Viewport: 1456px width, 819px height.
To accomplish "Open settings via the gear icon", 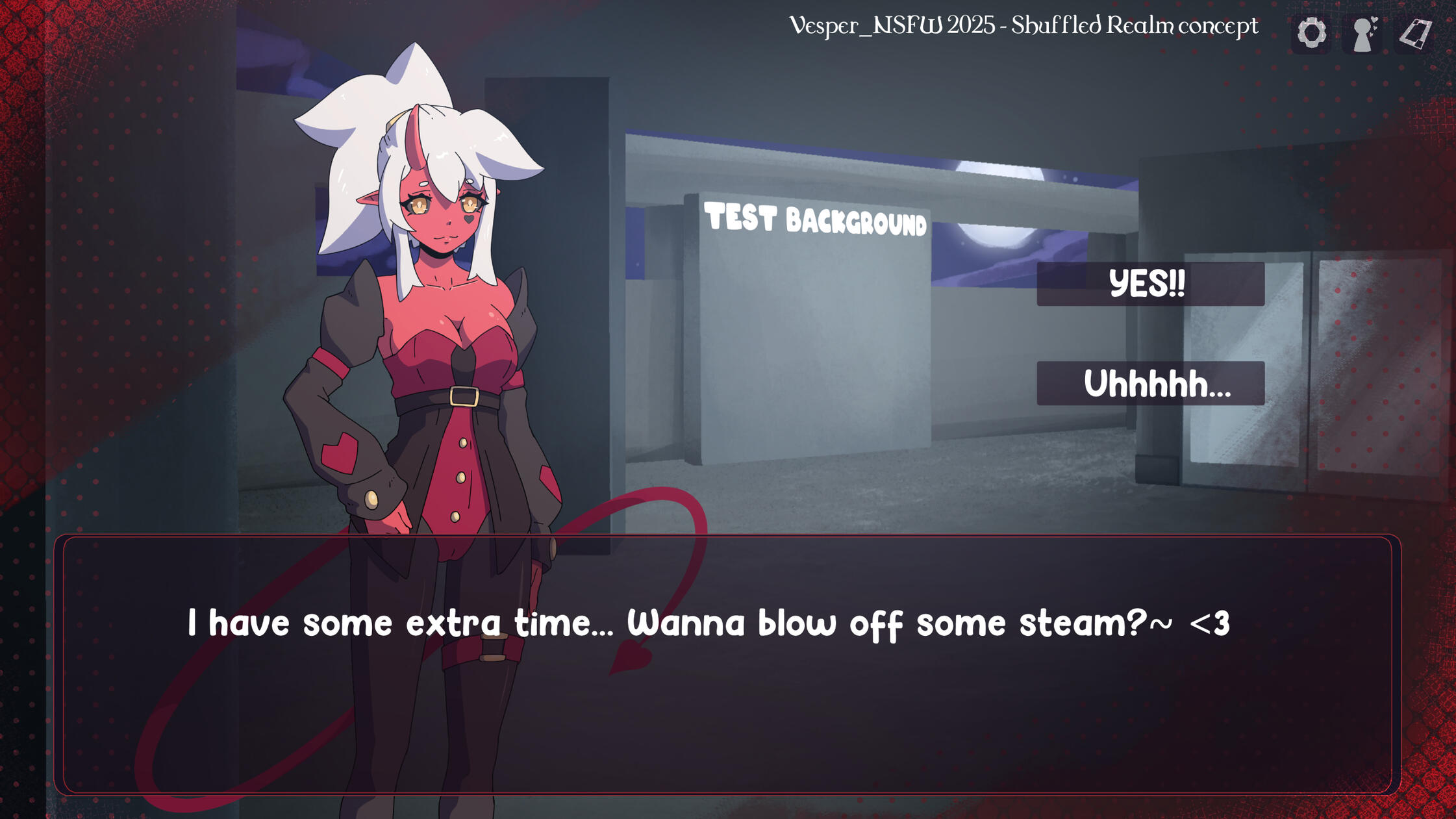I will [x=1311, y=32].
